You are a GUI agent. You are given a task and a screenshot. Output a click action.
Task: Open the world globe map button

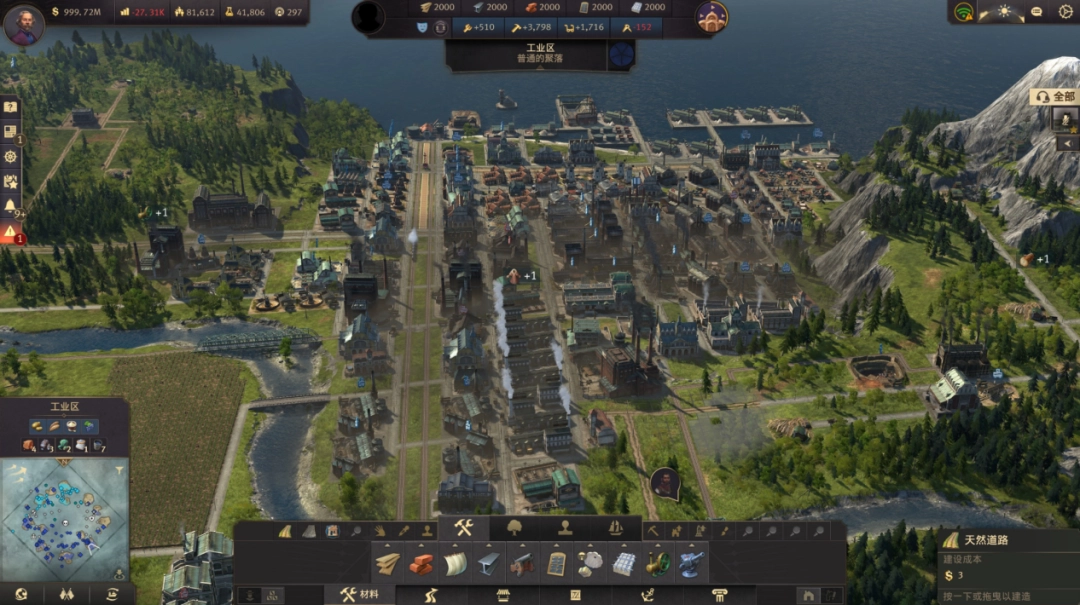[21, 594]
